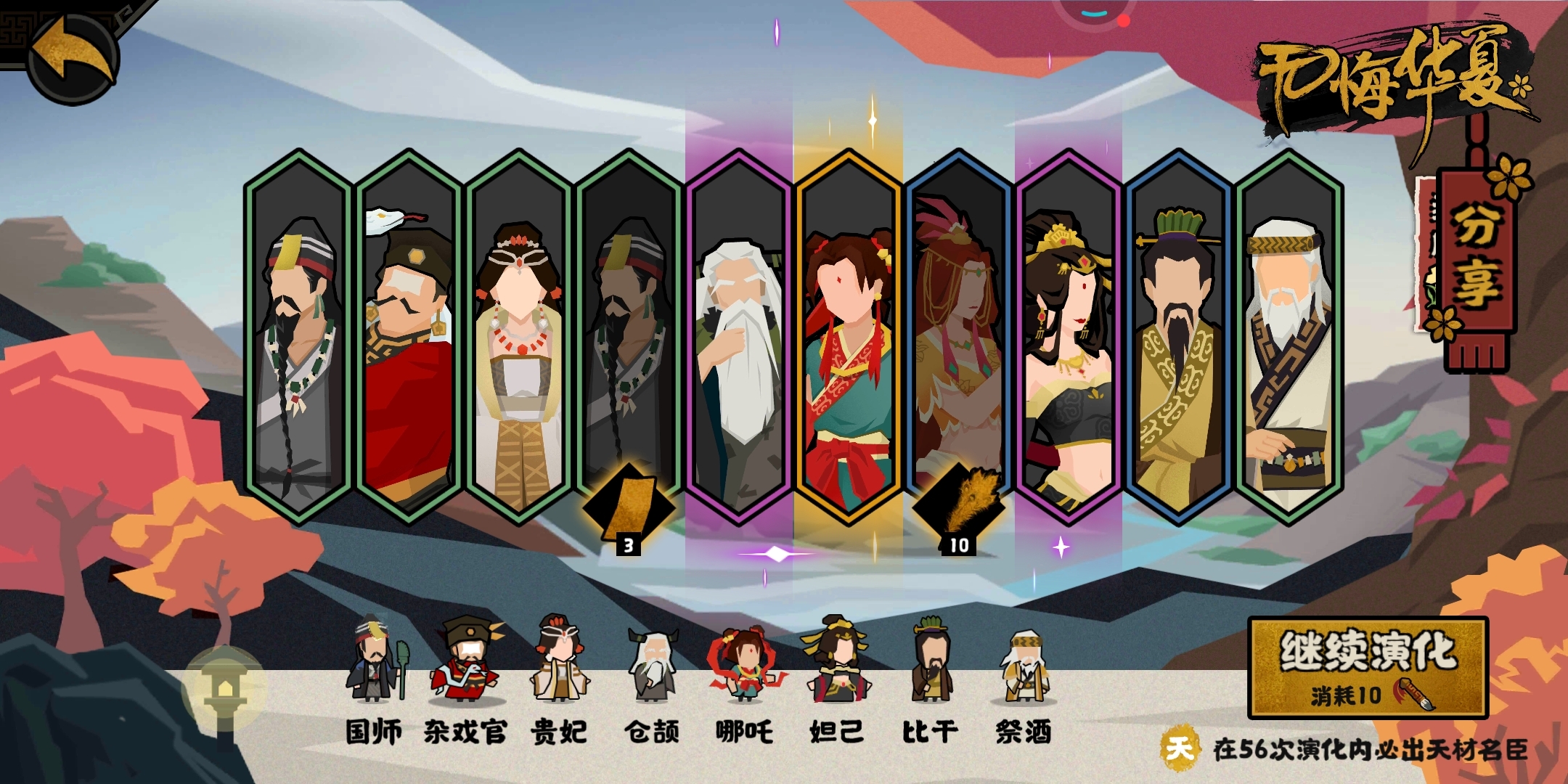Select the 妲己 chibi figure

click(836, 661)
